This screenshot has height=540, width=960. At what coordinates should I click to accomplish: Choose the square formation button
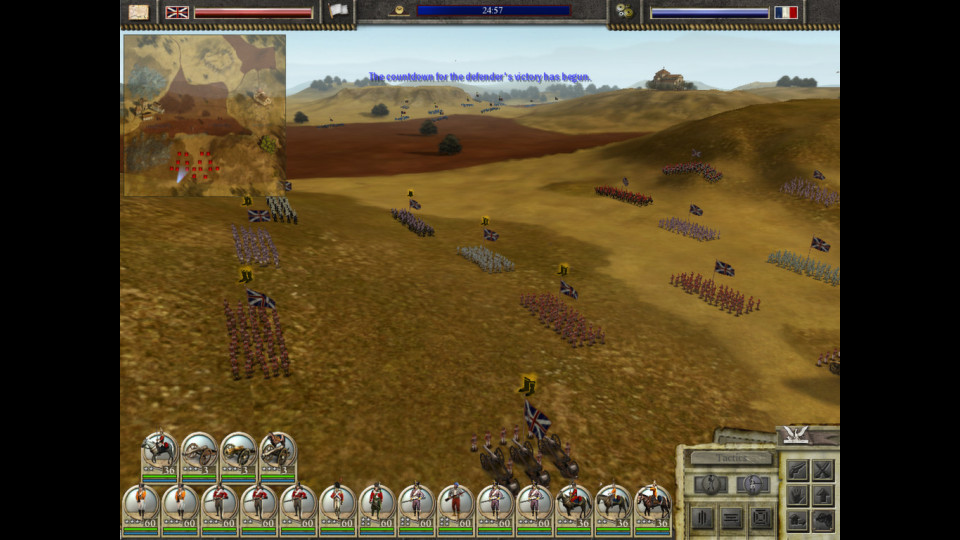coord(760,517)
